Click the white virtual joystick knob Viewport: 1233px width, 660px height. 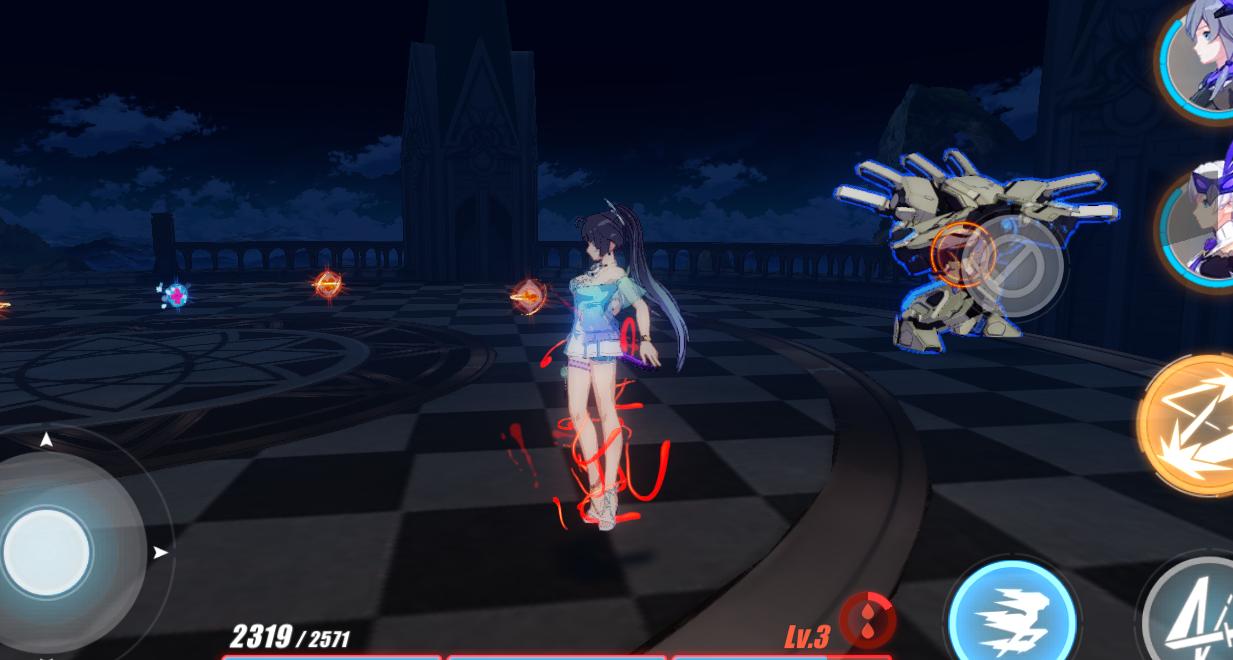pyautogui.click(x=46, y=551)
